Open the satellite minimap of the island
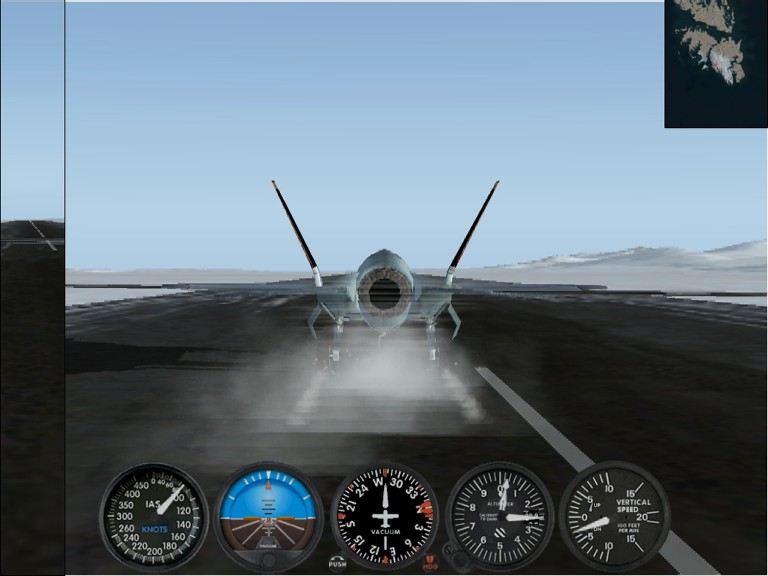The width and height of the screenshot is (768, 576). (715, 63)
